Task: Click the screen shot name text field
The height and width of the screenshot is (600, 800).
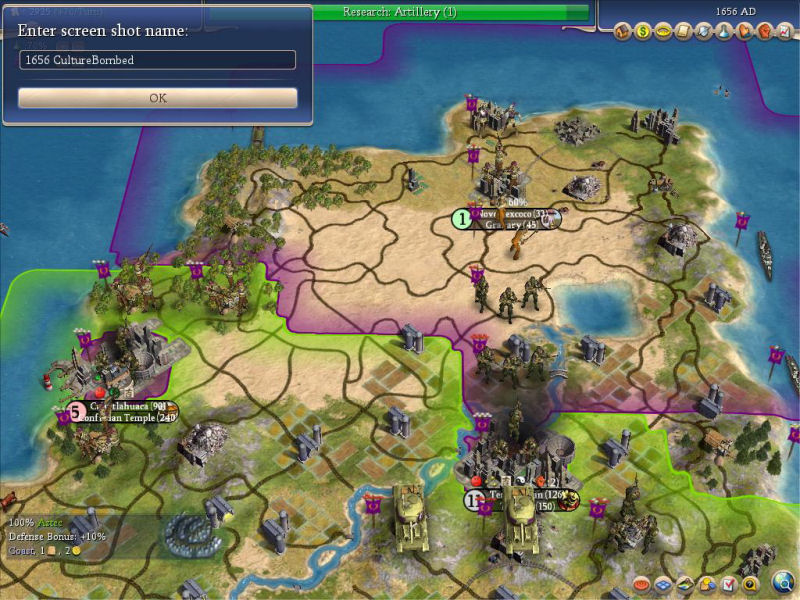Action: 158,60
